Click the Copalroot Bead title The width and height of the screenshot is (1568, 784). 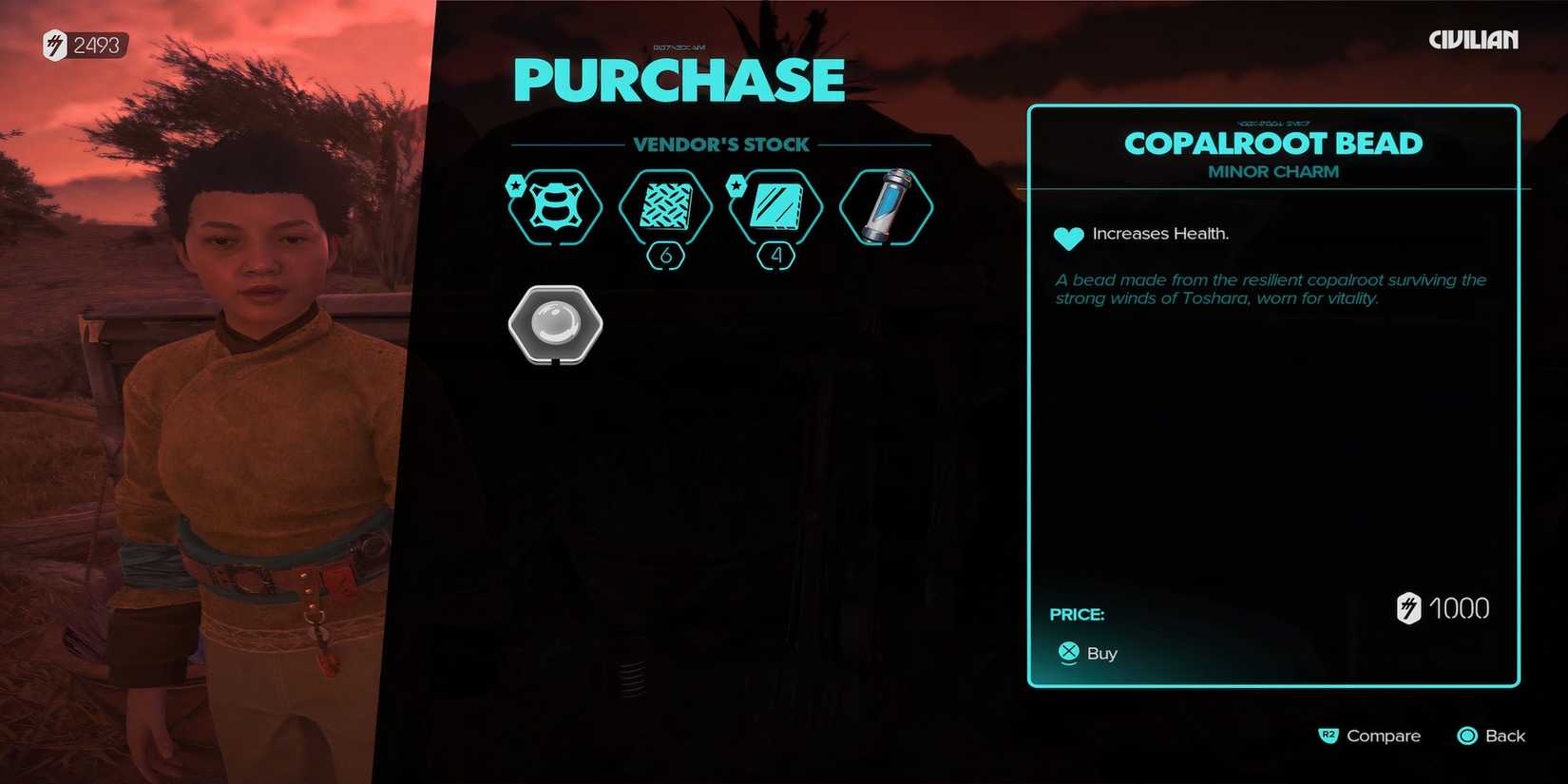pos(1273,143)
